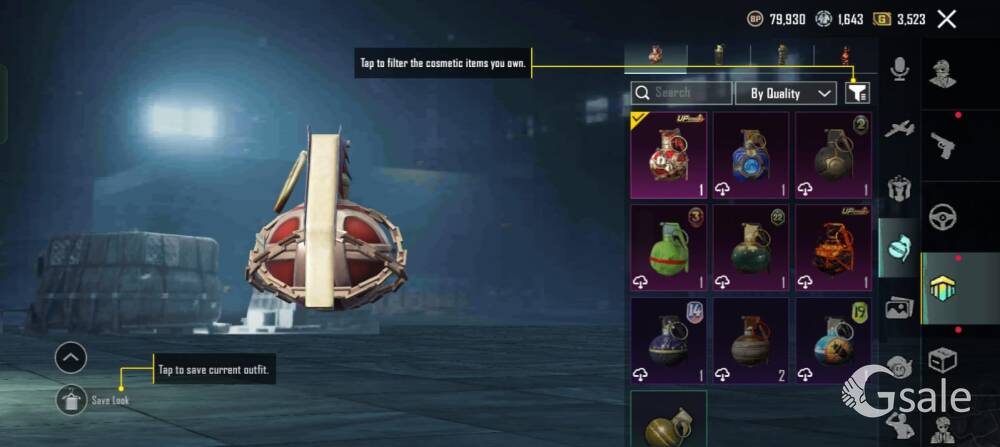Save the current outfit with Save Look
1000x447 pixels.
72,400
